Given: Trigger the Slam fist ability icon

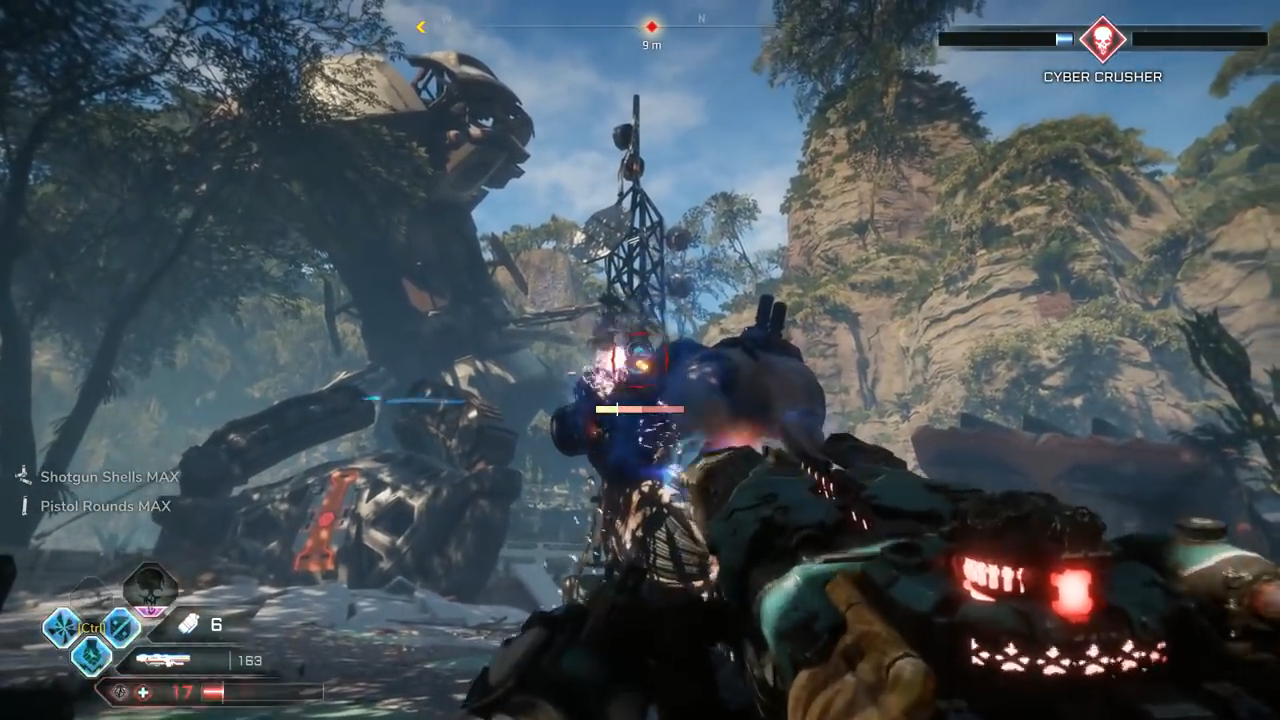Looking at the screenshot, I should [92, 655].
